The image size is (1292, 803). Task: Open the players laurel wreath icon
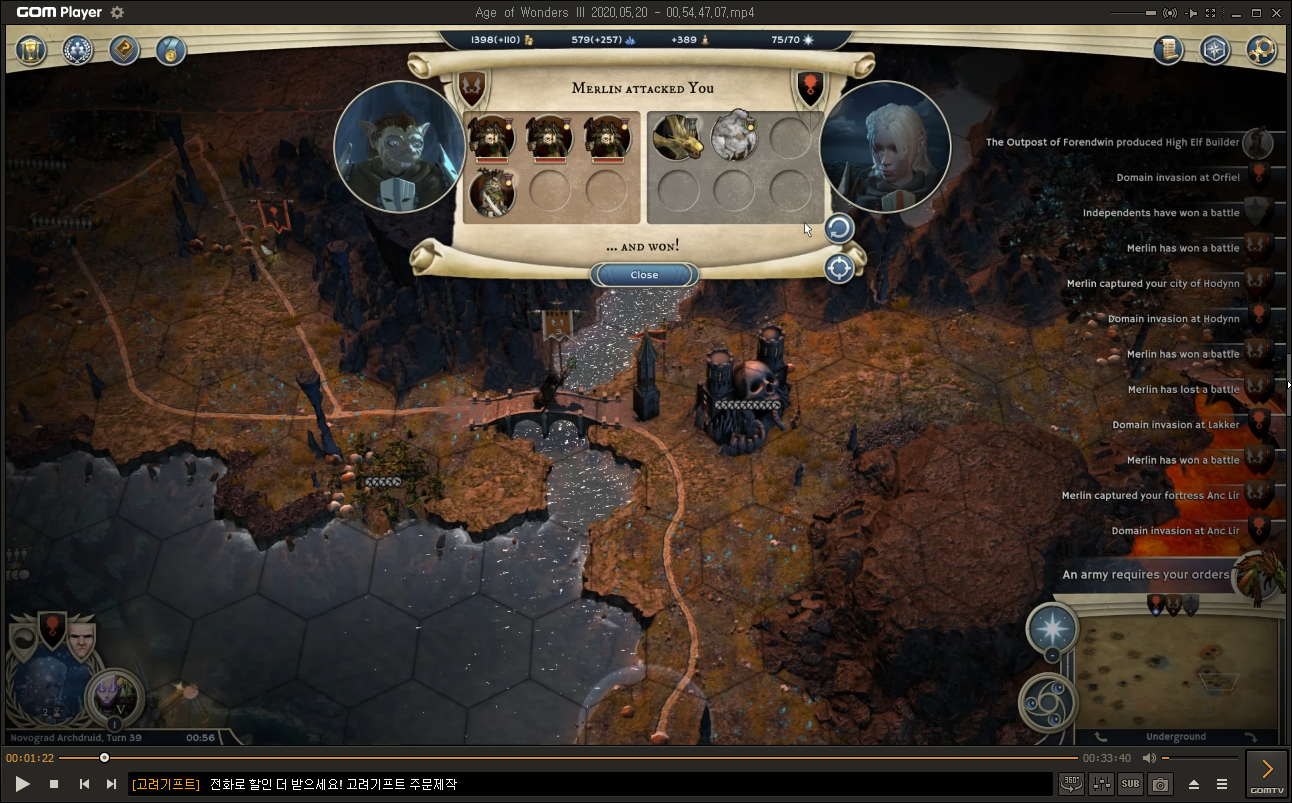[78, 50]
